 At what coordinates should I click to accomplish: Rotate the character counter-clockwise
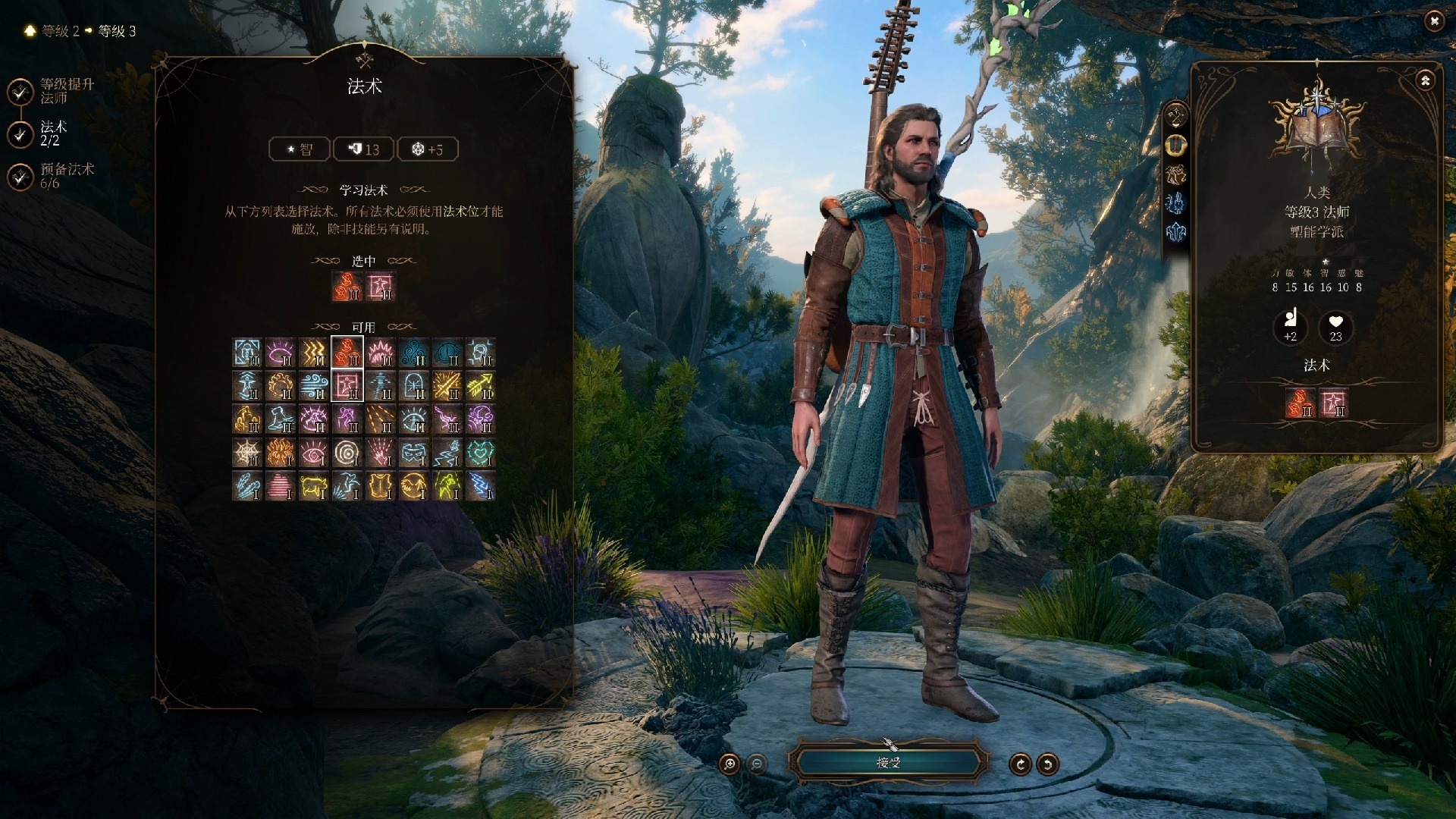(x=1047, y=764)
